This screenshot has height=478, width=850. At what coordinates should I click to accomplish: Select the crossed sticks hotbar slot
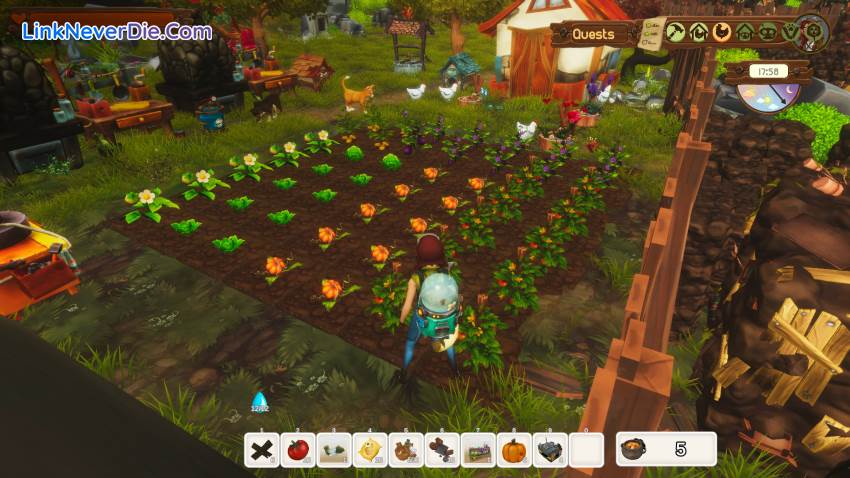pos(261,450)
